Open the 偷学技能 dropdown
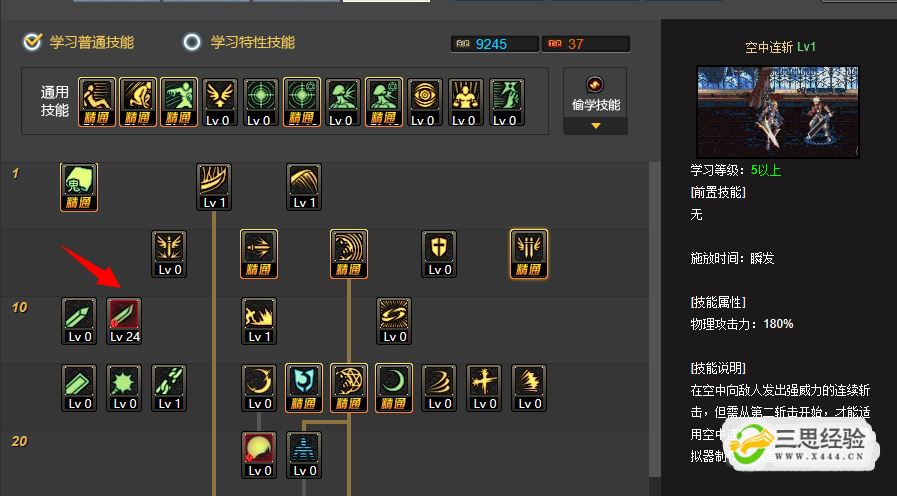This screenshot has height=496, width=897. pyautogui.click(x=595, y=102)
